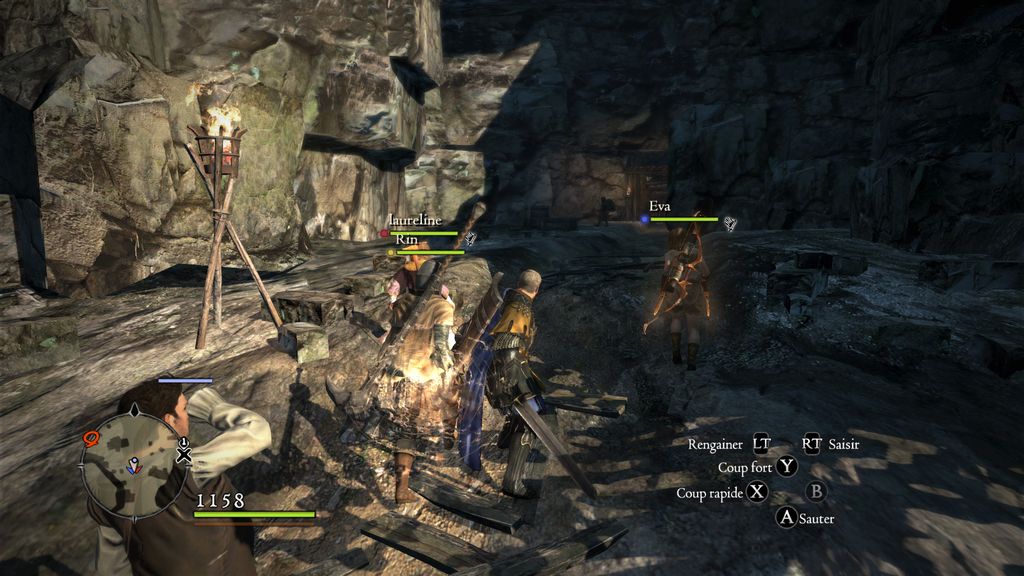Select the pawn name tag Laureline
The height and width of the screenshot is (576, 1024).
pos(414,217)
